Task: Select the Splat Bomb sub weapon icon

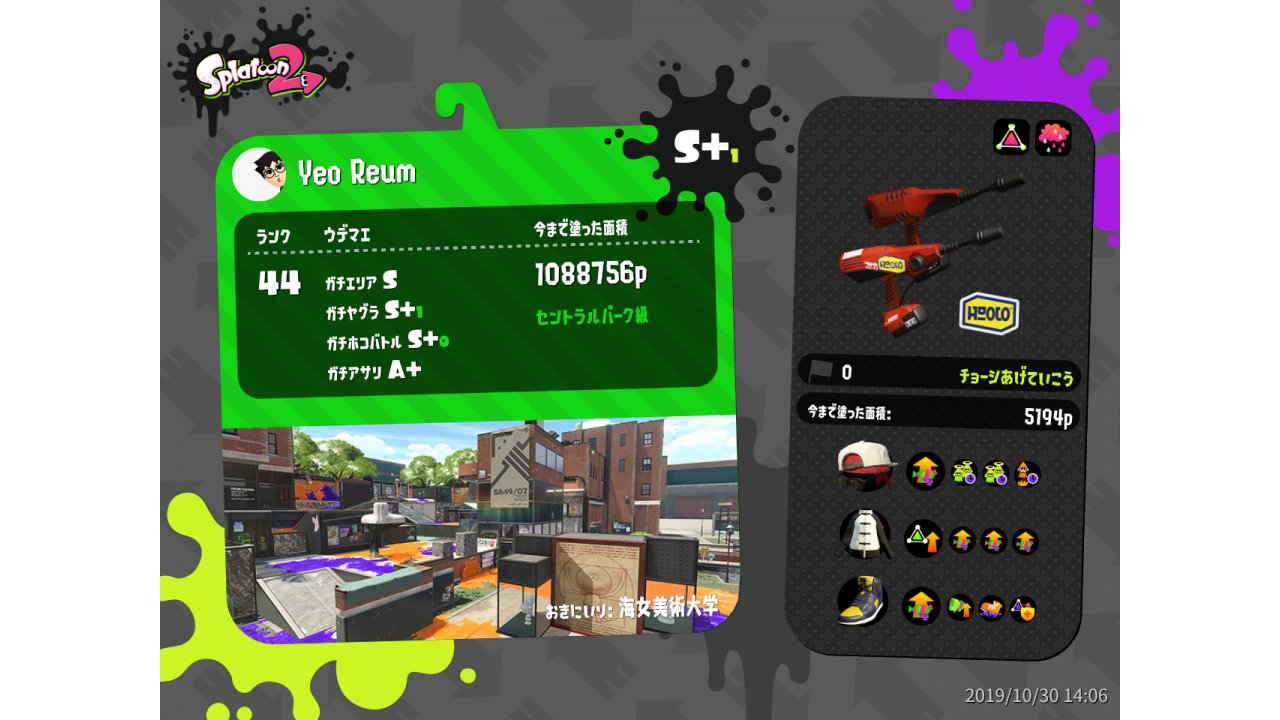Action: click(1011, 137)
